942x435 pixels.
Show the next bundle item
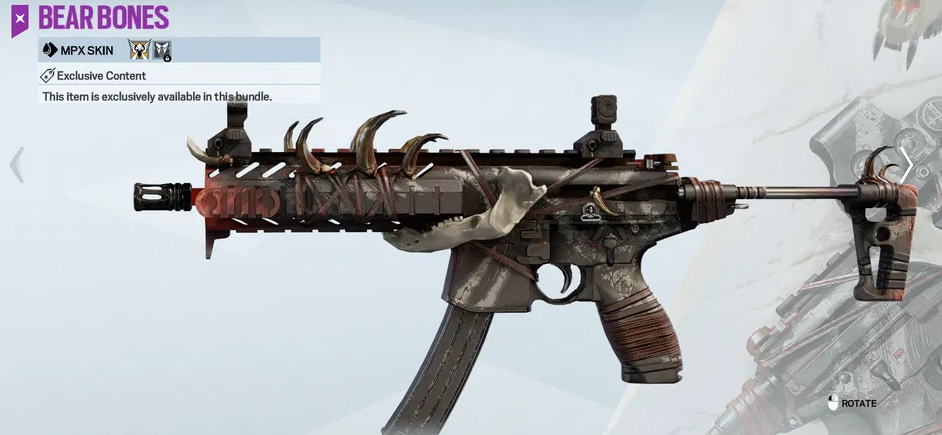pyautogui.click(x=905, y=166)
